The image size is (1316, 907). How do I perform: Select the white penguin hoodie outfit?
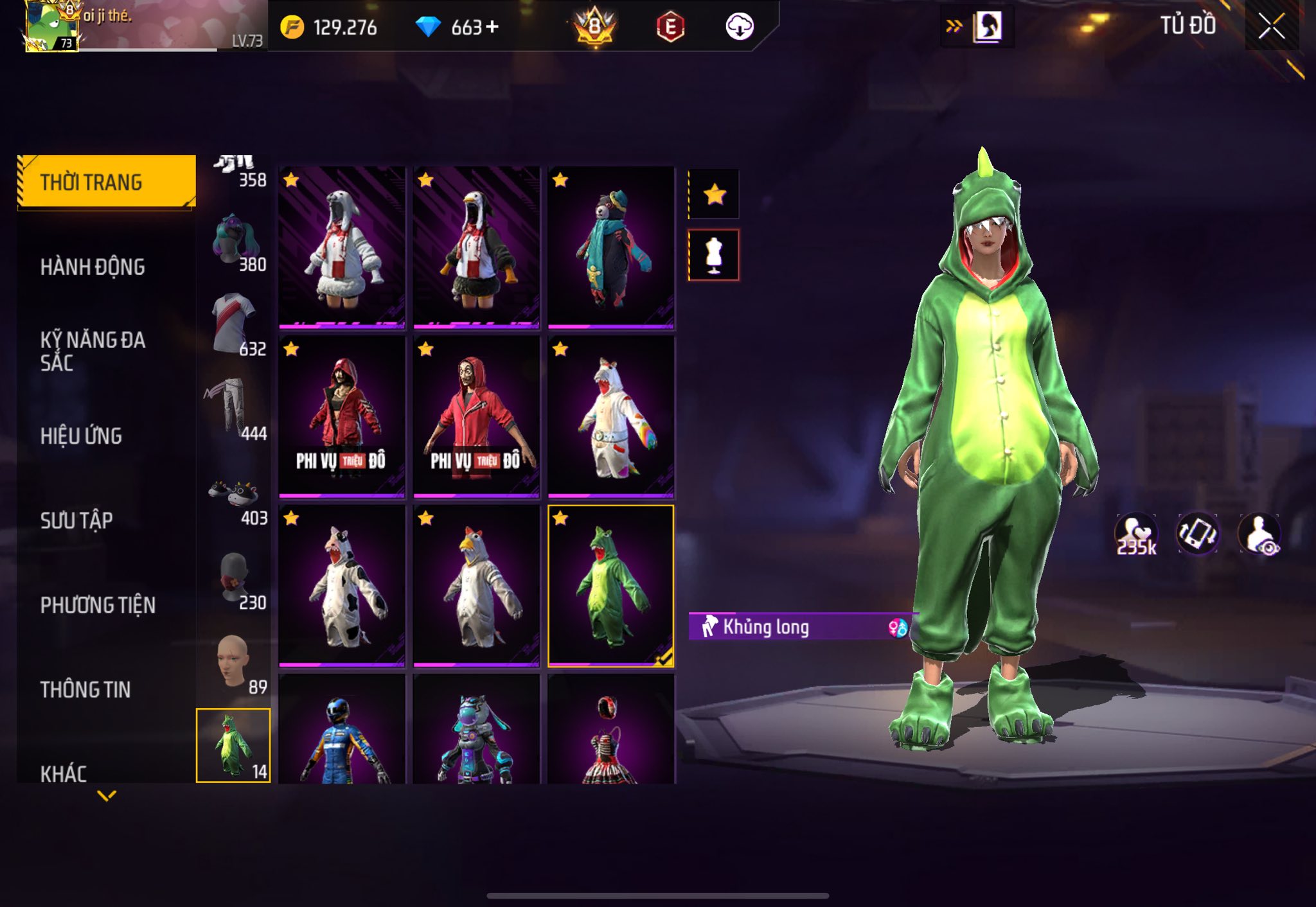[x=342, y=247]
